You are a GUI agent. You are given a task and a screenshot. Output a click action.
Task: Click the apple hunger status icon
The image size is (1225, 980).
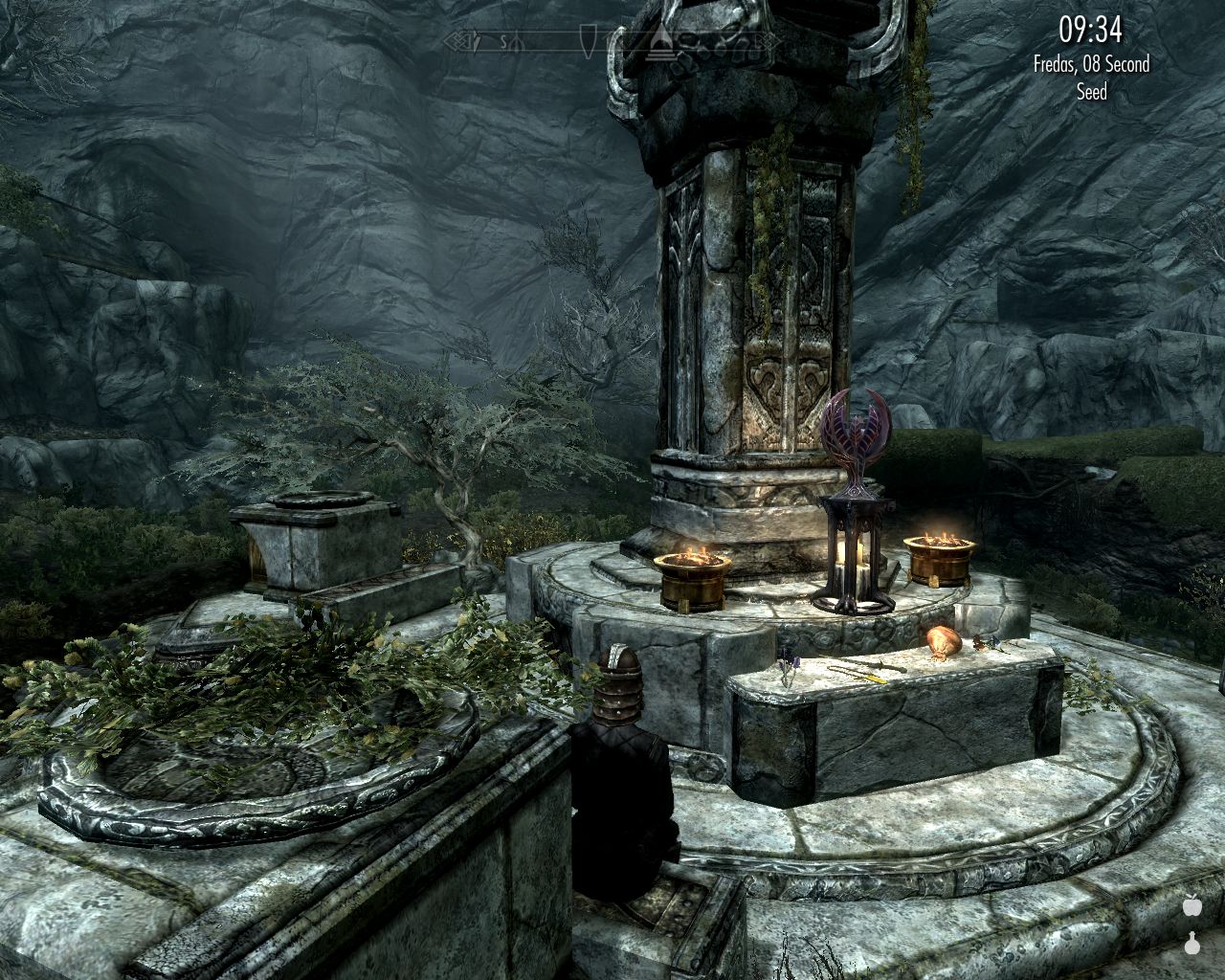(1192, 904)
